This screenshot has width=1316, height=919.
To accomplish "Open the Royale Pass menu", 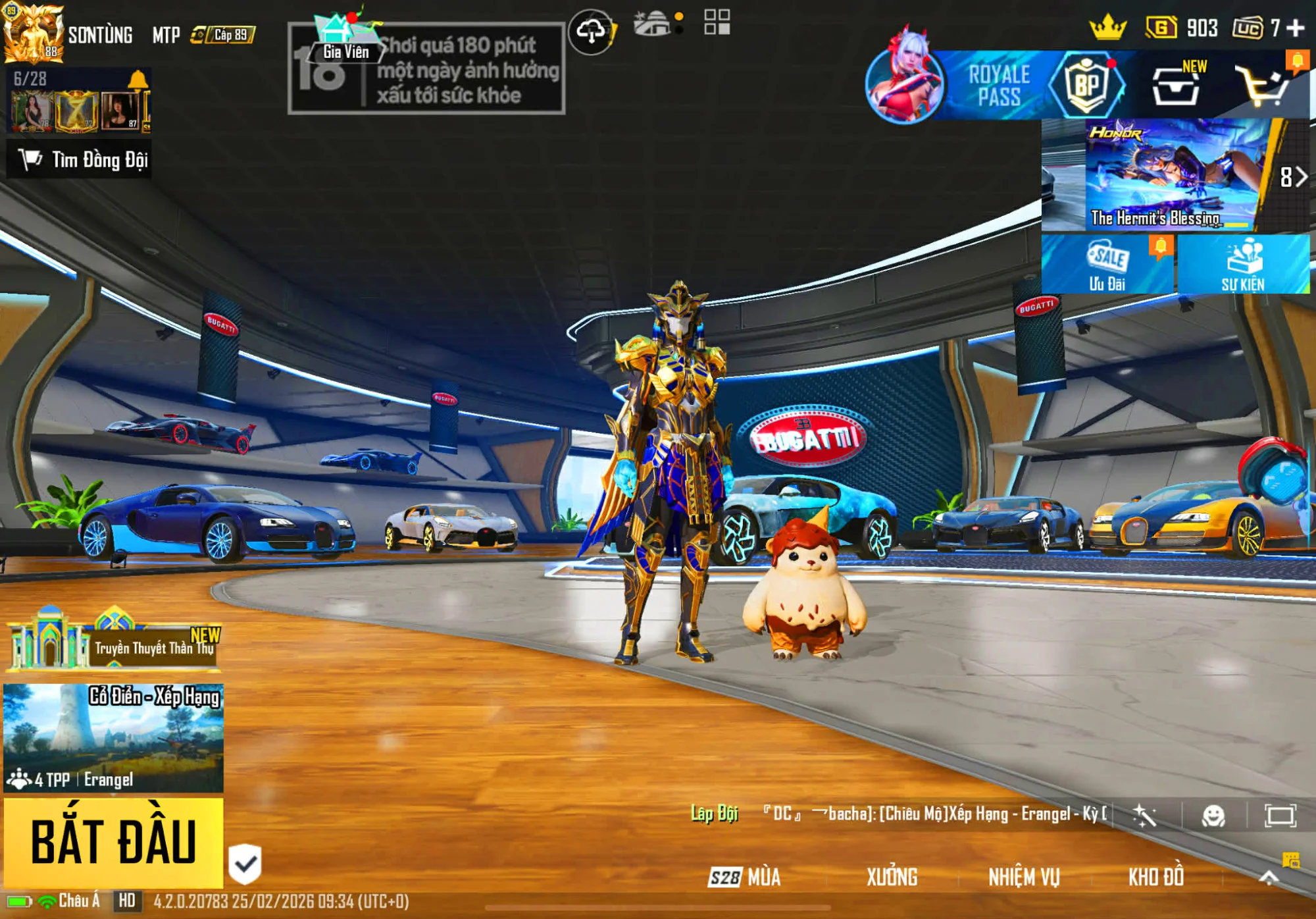I will 997,86.
